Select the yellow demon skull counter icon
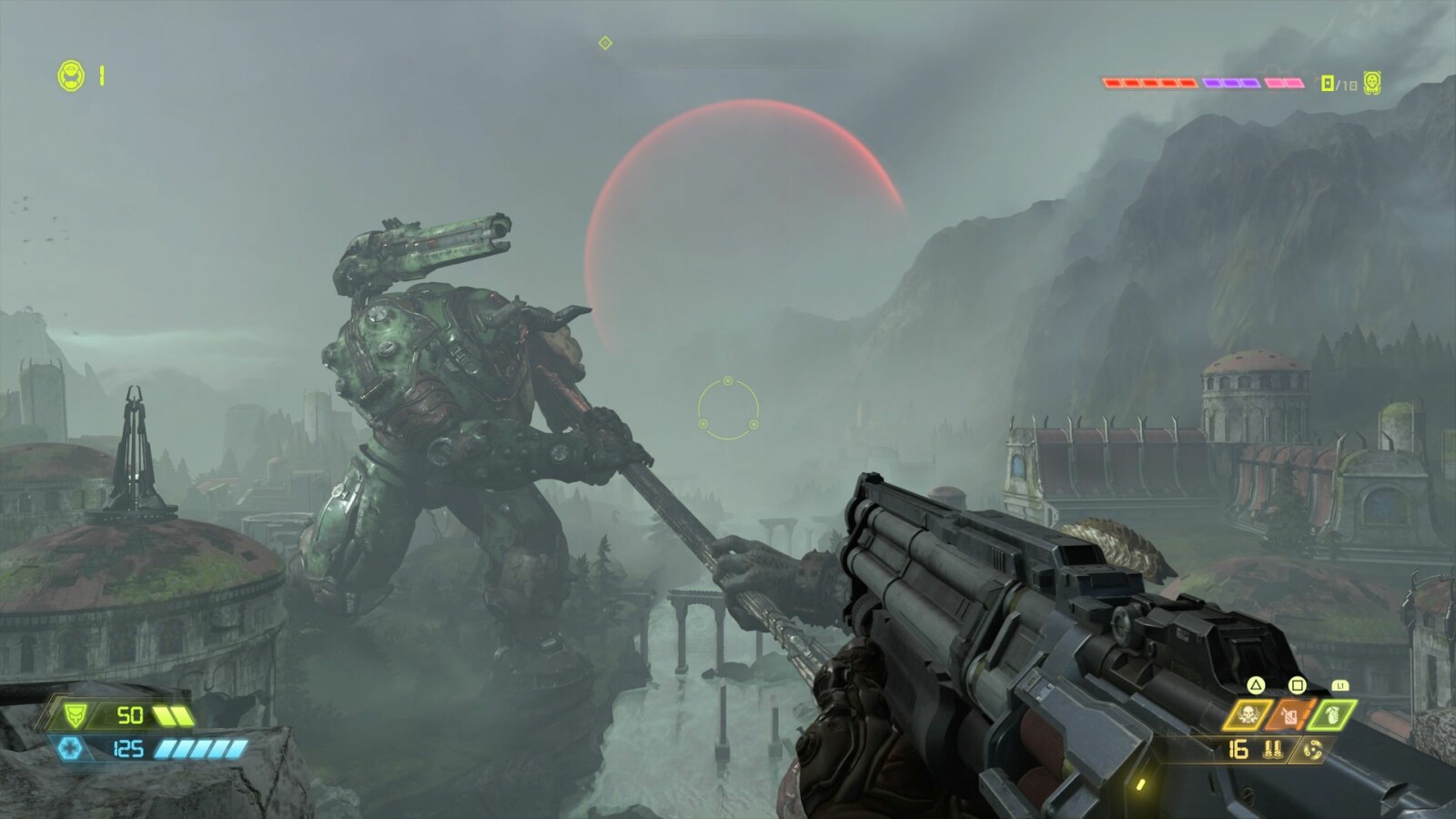Image resolution: width=1456 pixels, height=819 pixels. 1372,83
